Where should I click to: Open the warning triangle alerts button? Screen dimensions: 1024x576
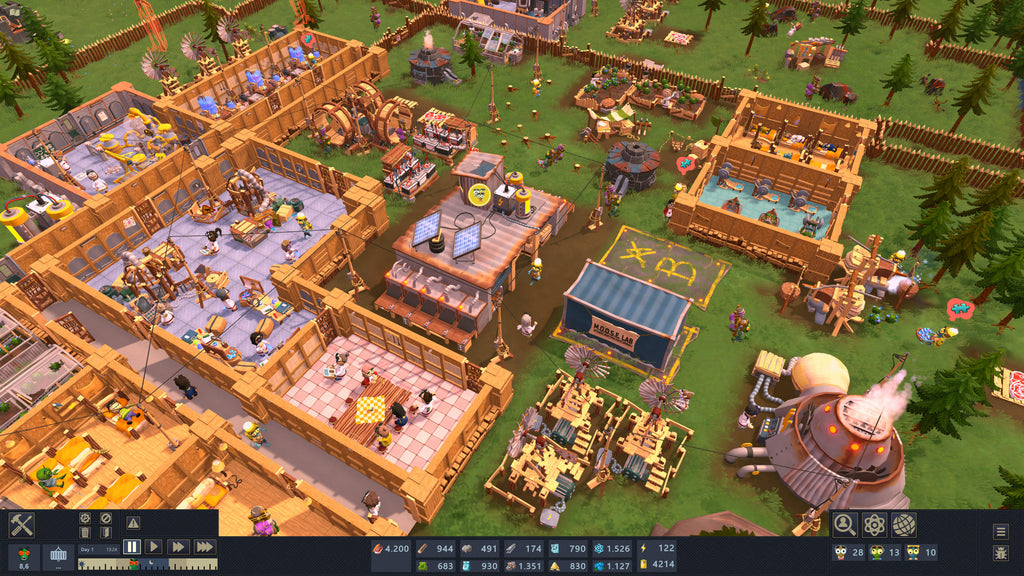click(133, 522)
